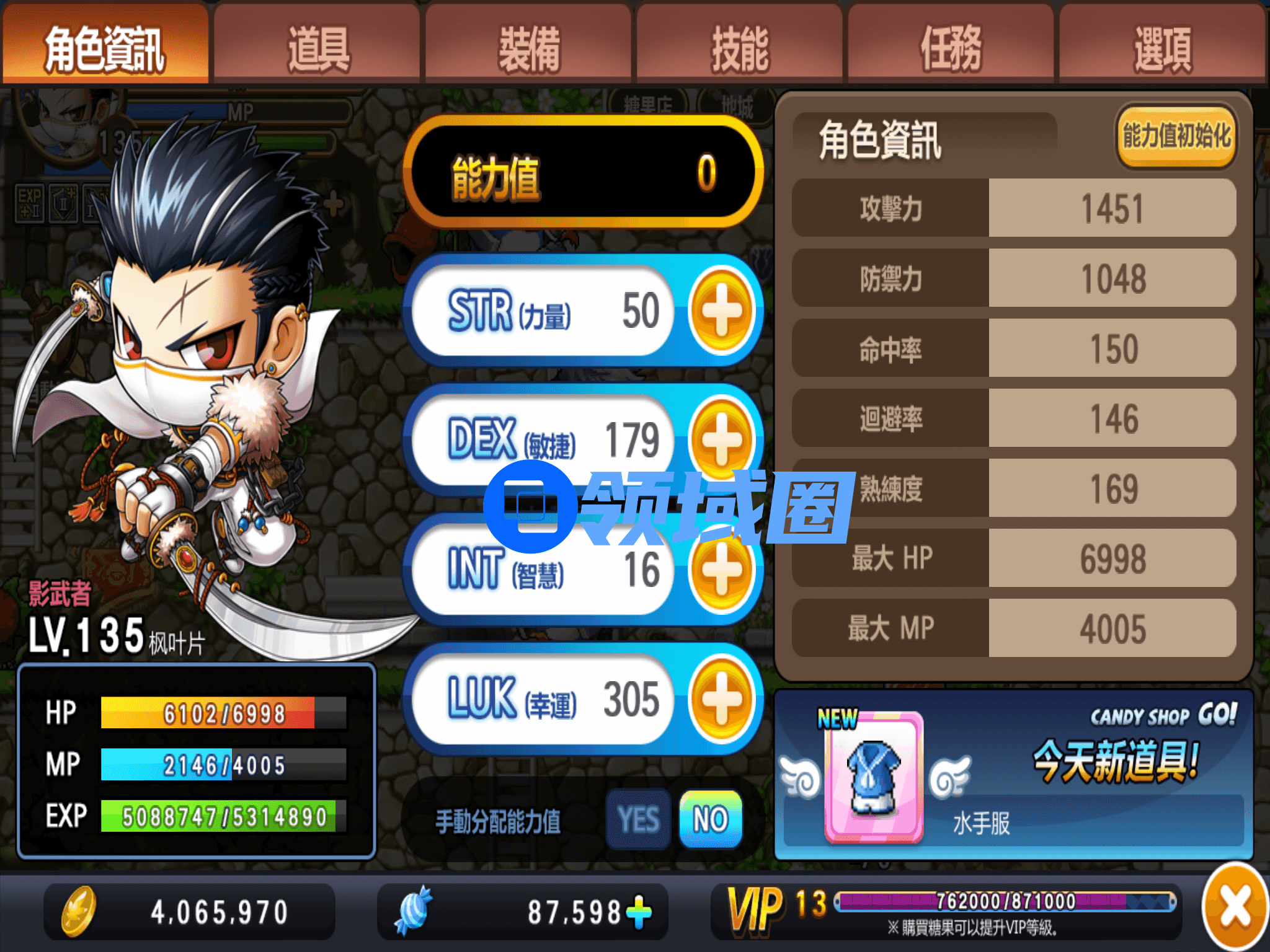This screenshot has height=952, width=1270.
Task: Add a point to INT
Action: pyautogui.click(x=721, y=570)
